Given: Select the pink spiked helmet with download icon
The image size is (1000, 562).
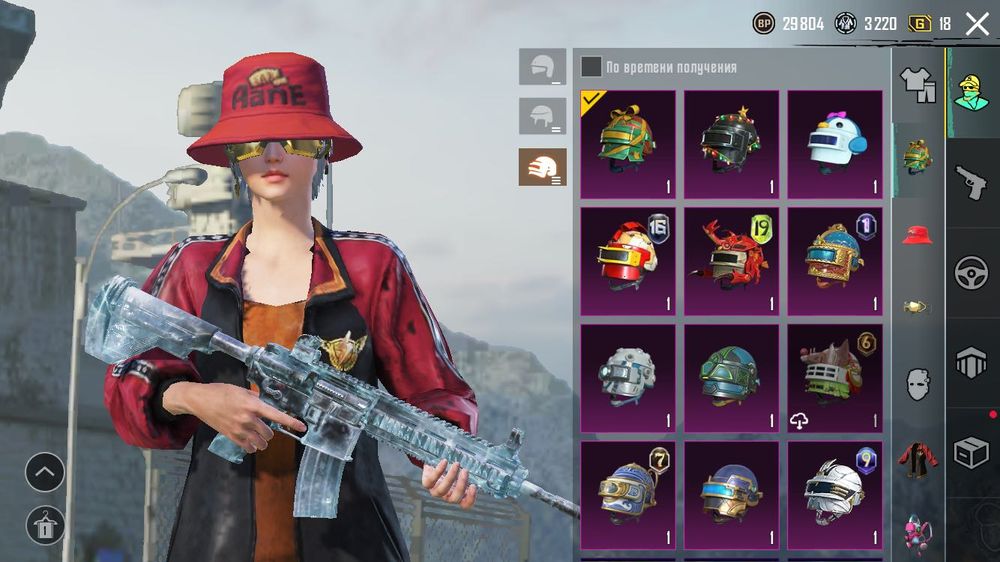Looking at the screenshot, I should click(835, 378).
